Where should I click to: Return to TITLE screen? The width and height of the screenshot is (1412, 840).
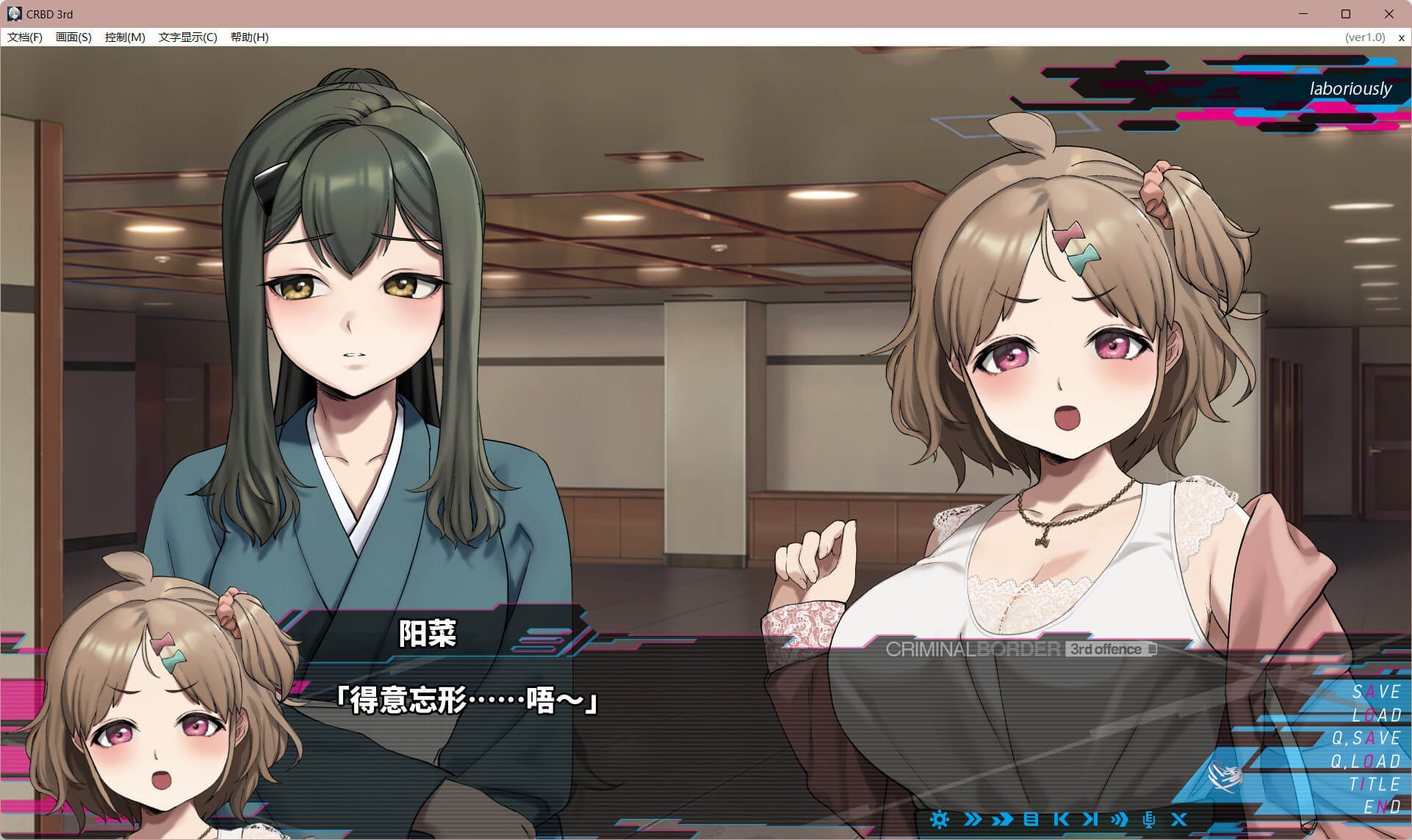pyautogui.click(x=1375, y=784)
